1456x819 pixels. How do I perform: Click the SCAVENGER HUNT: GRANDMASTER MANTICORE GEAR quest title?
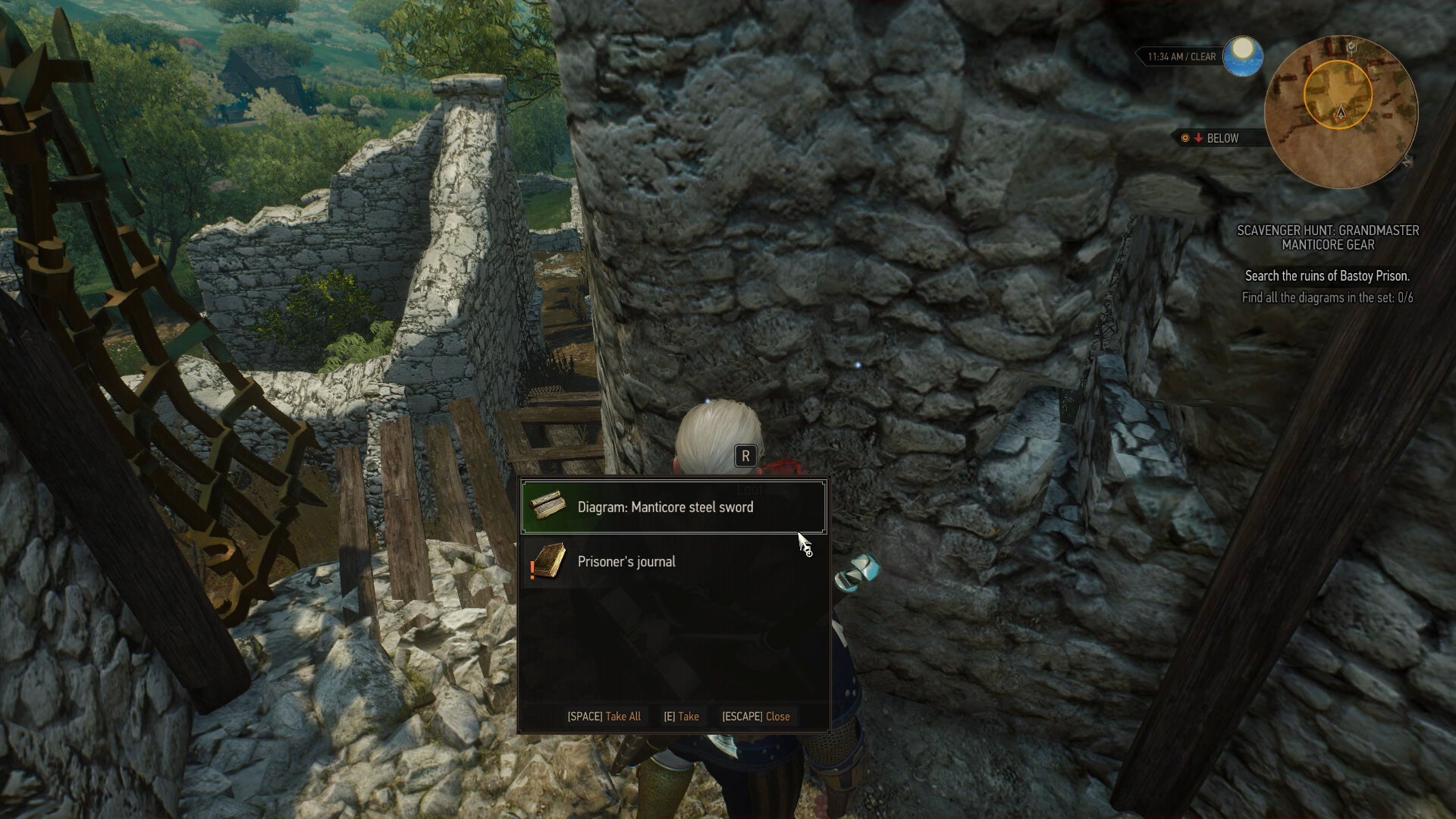(1329, 237)
